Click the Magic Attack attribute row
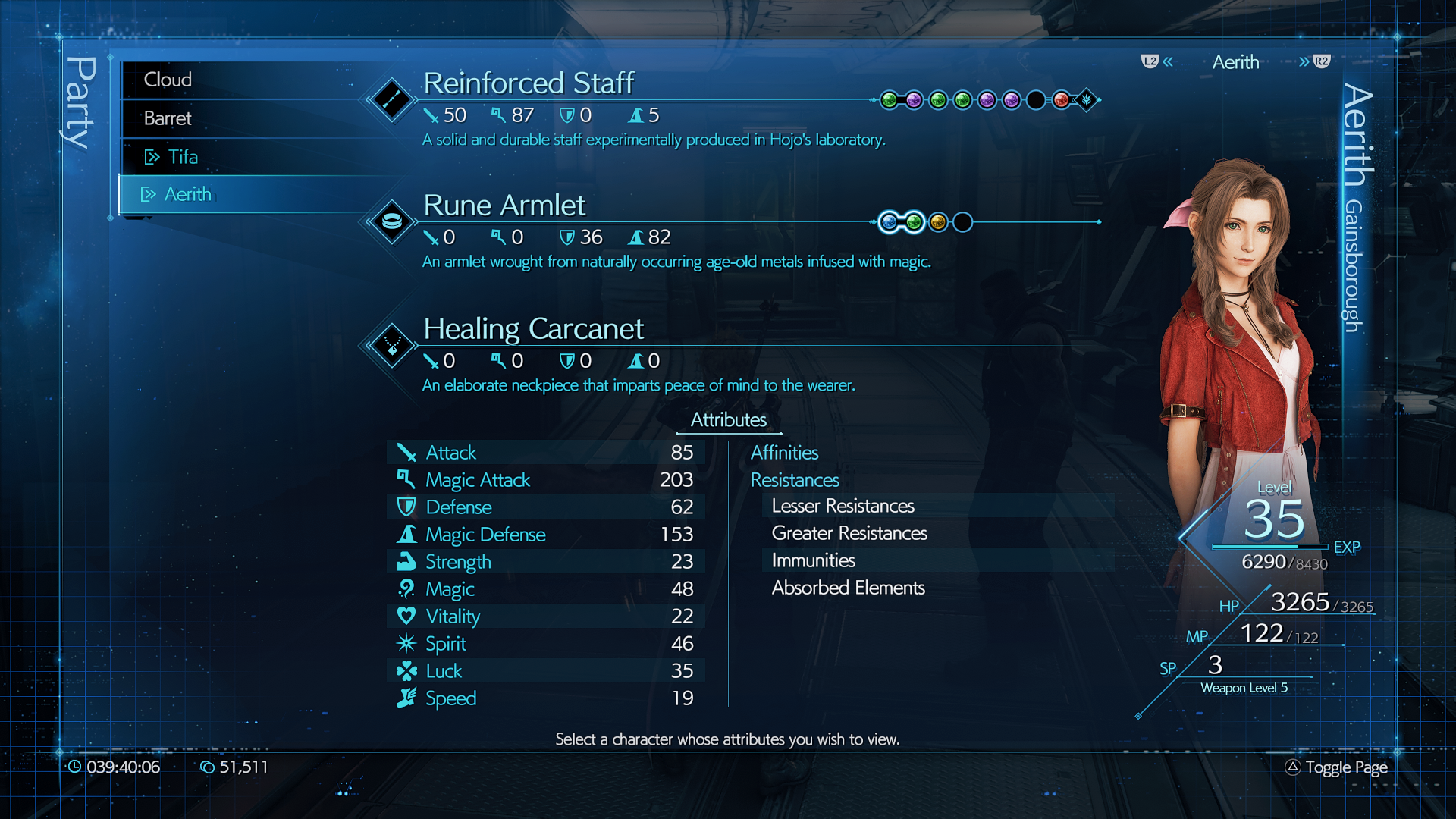 click(x=546, y=480)
